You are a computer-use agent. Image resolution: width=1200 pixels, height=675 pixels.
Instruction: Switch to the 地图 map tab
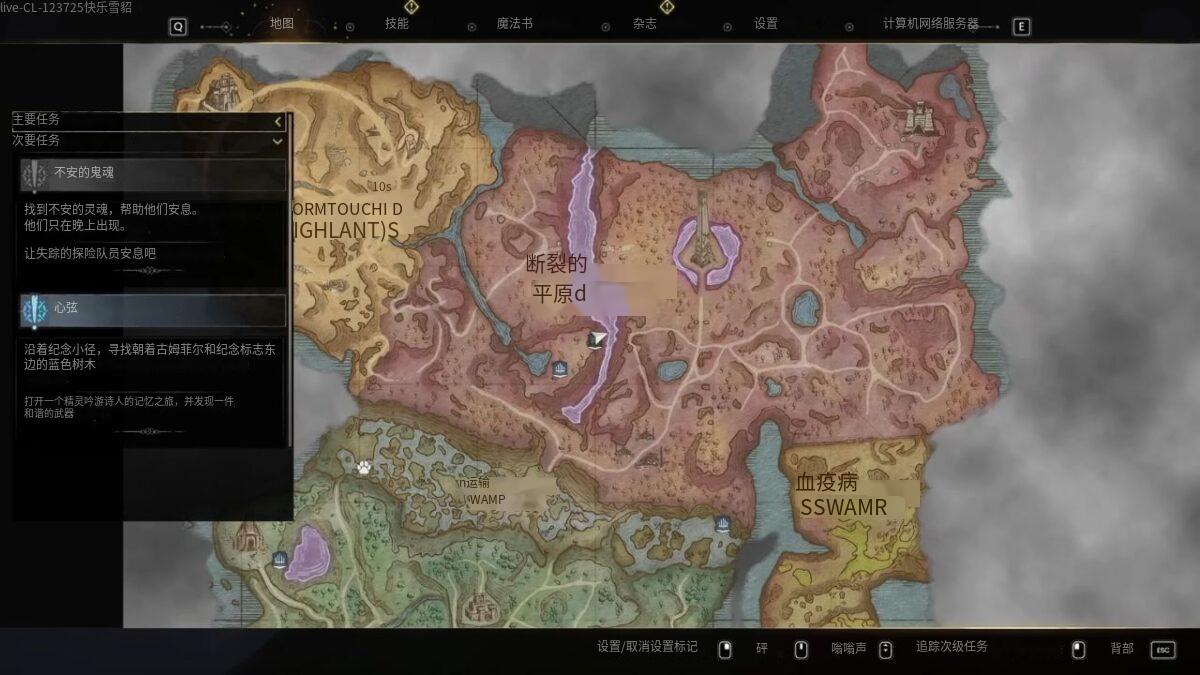tap(282, 24)
